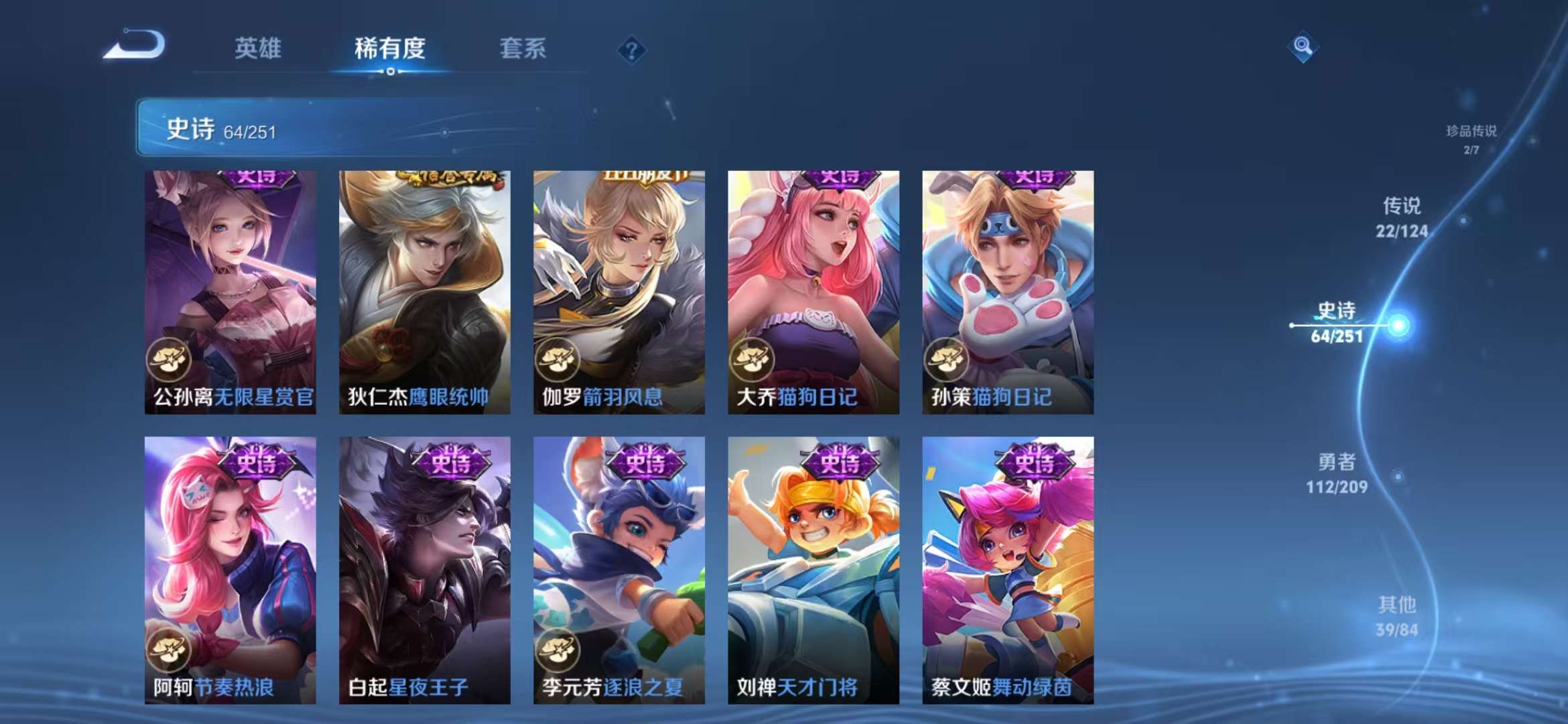1568x724 pixels.
Task: Switch to the 英雄 tab
Action: 258,49
